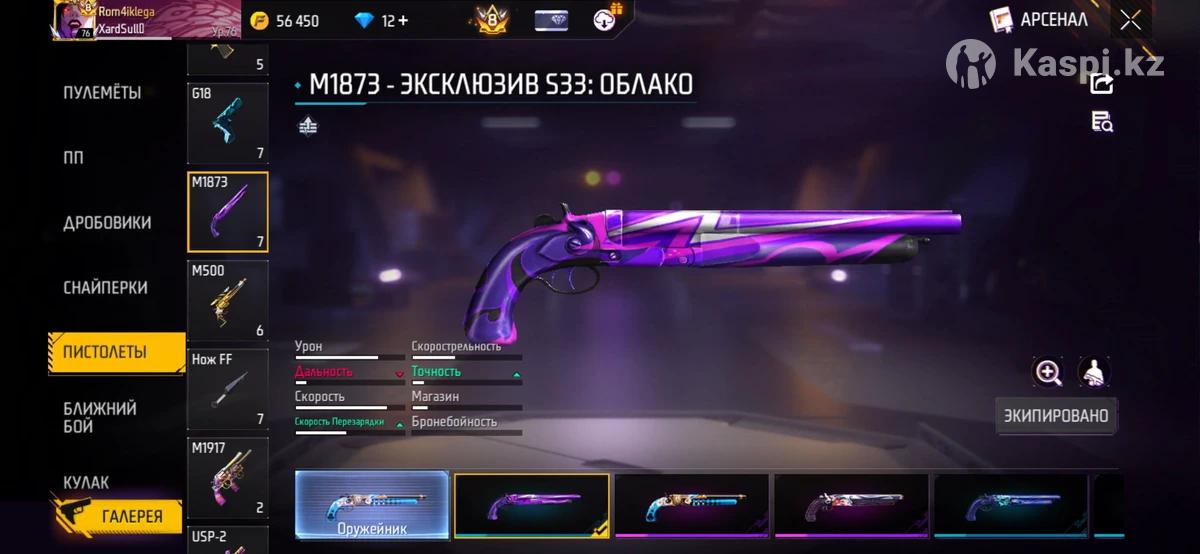
Task: Add diamonds with the plus next to 12
Action: (x=401, y=21)
